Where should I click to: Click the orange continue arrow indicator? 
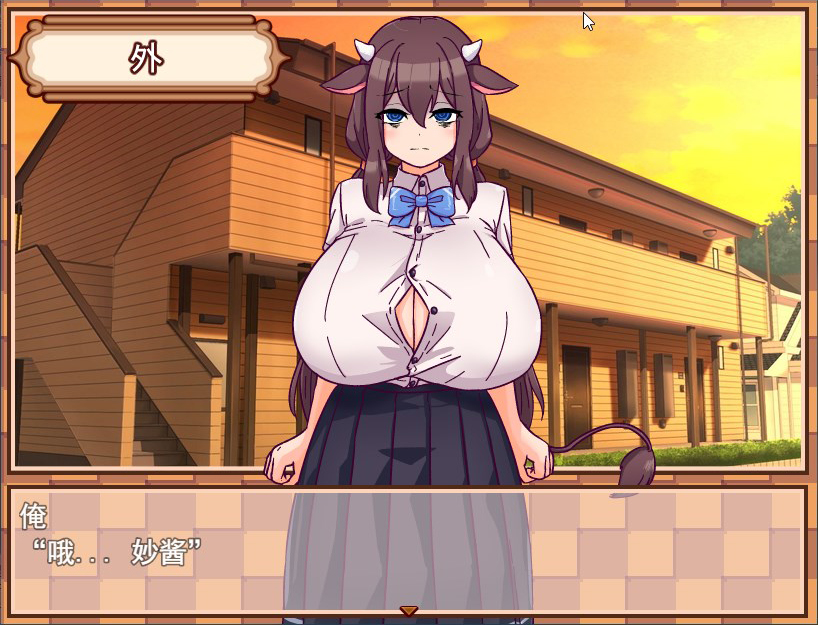[408, 611]
